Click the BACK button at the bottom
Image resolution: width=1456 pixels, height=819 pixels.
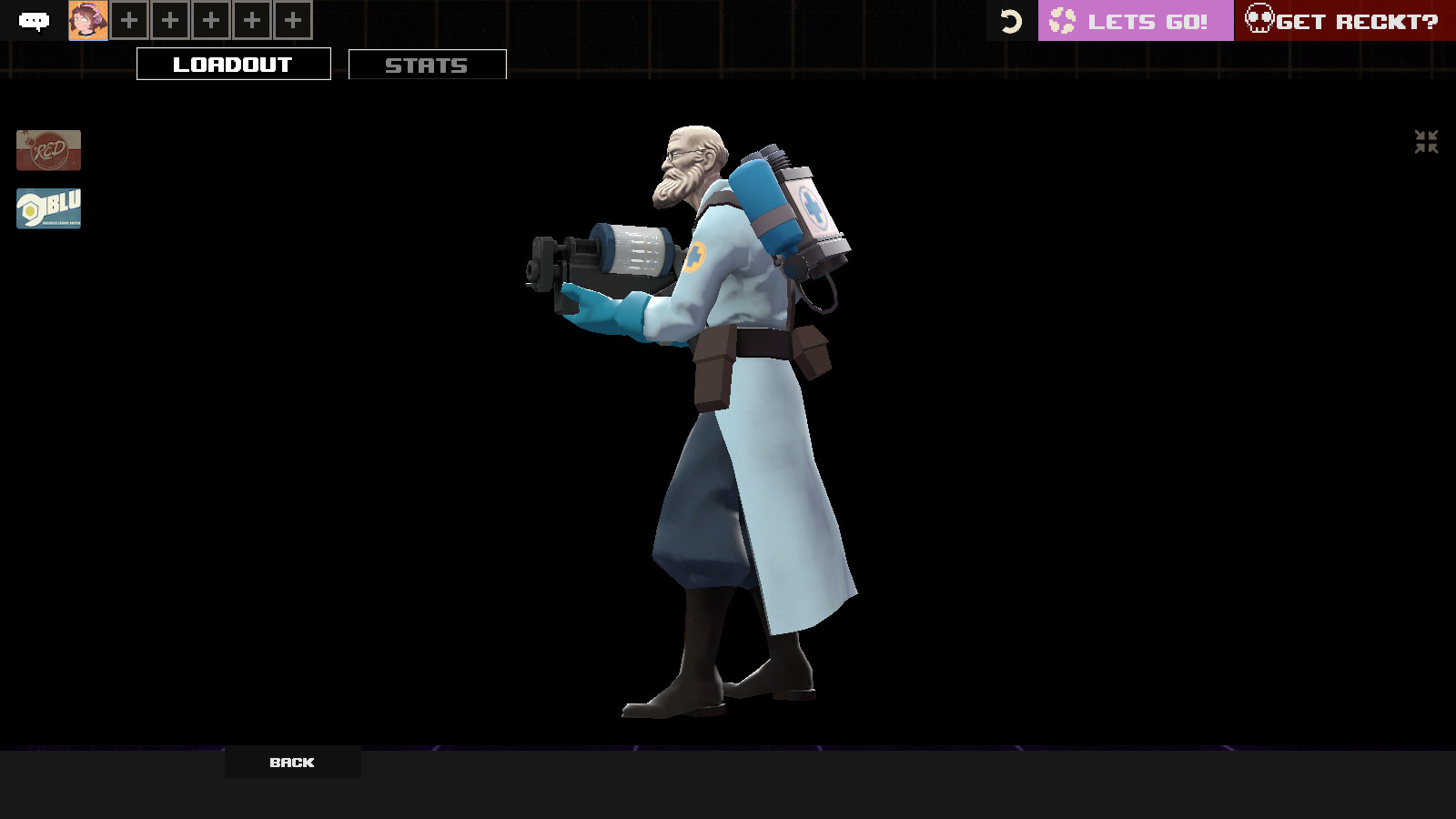coord(290,763)
